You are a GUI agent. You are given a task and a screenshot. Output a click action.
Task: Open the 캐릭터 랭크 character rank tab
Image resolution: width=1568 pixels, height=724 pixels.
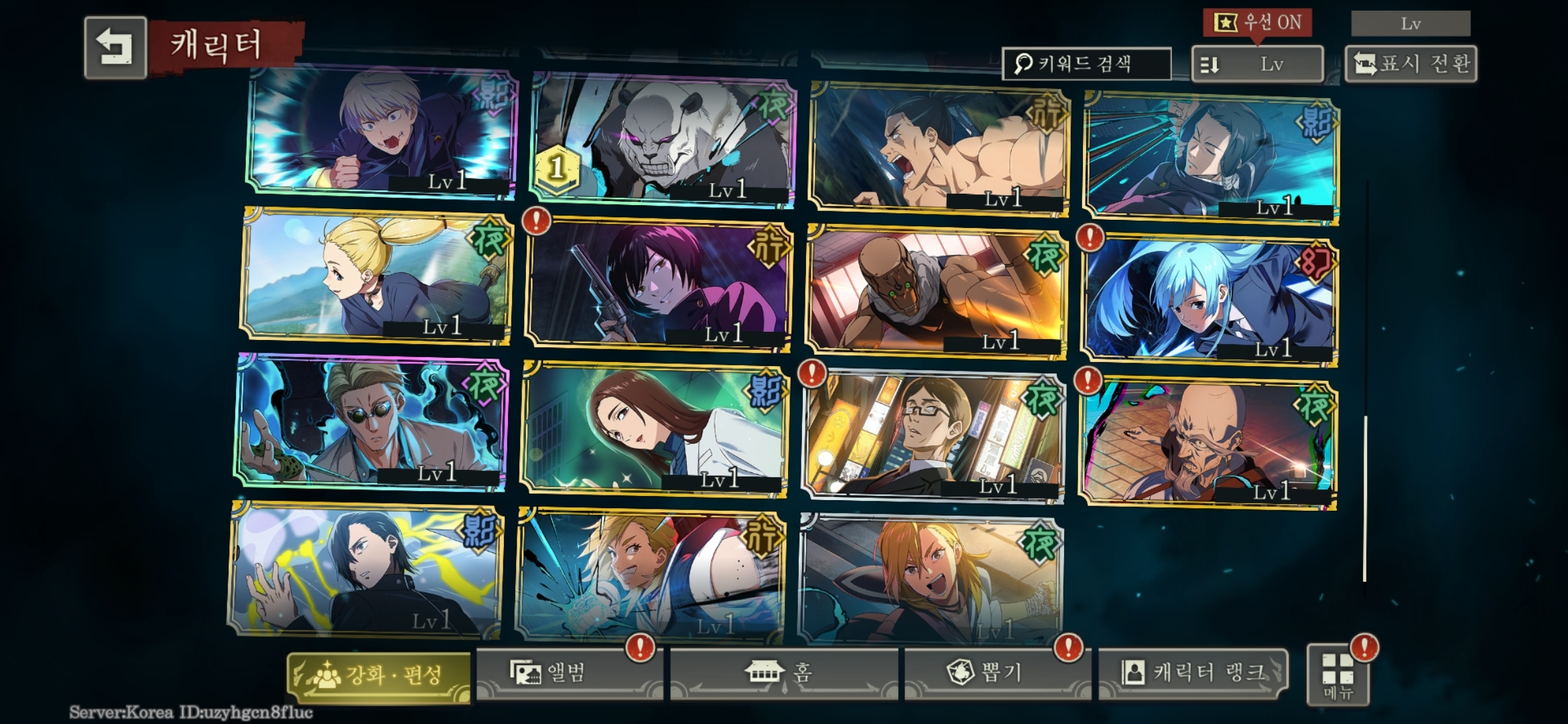(x=1193, y=673)
